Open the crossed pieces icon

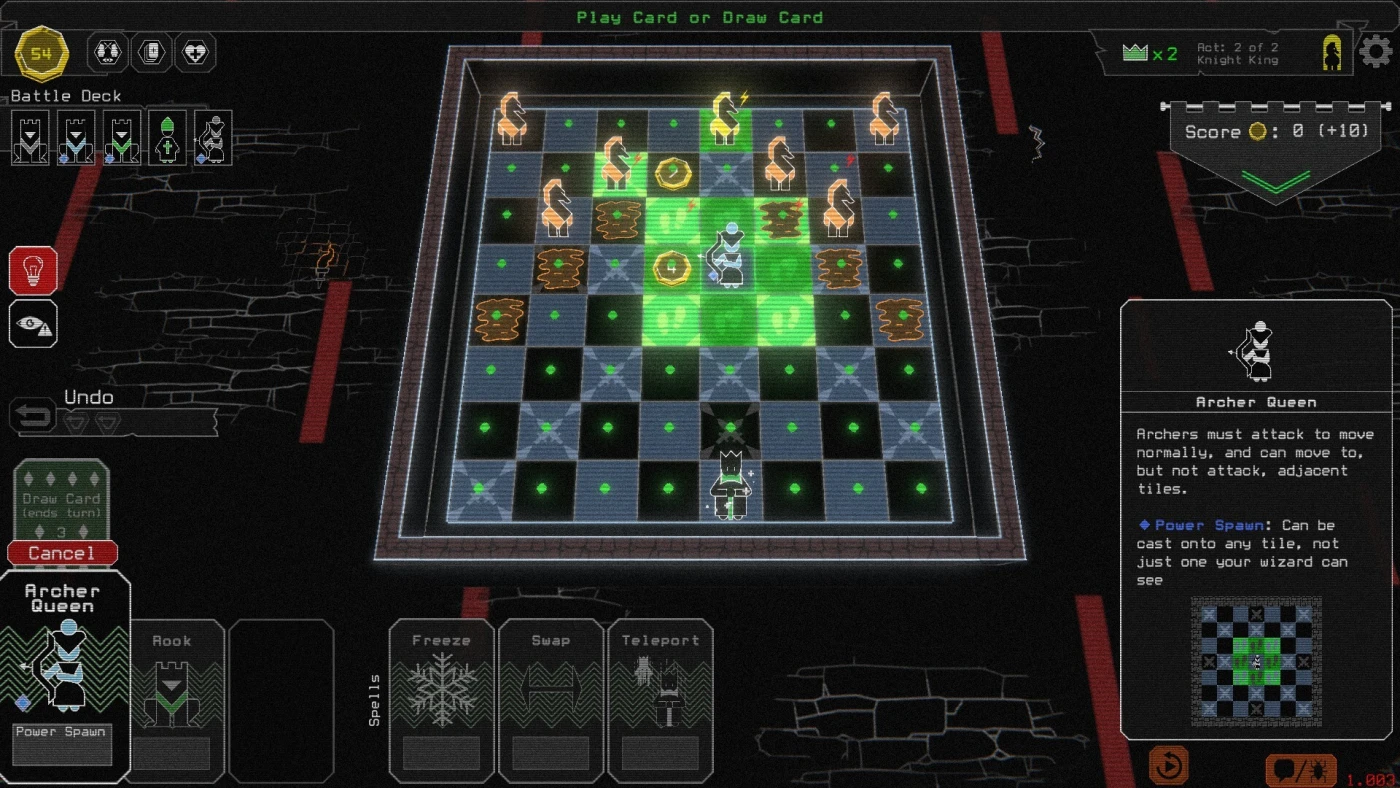click(x=108, y=53)
